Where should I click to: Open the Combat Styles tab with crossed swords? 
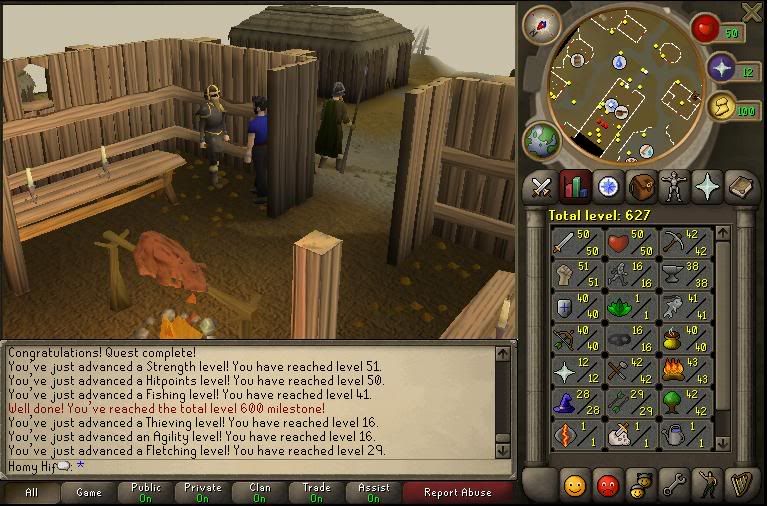[541, 186]
